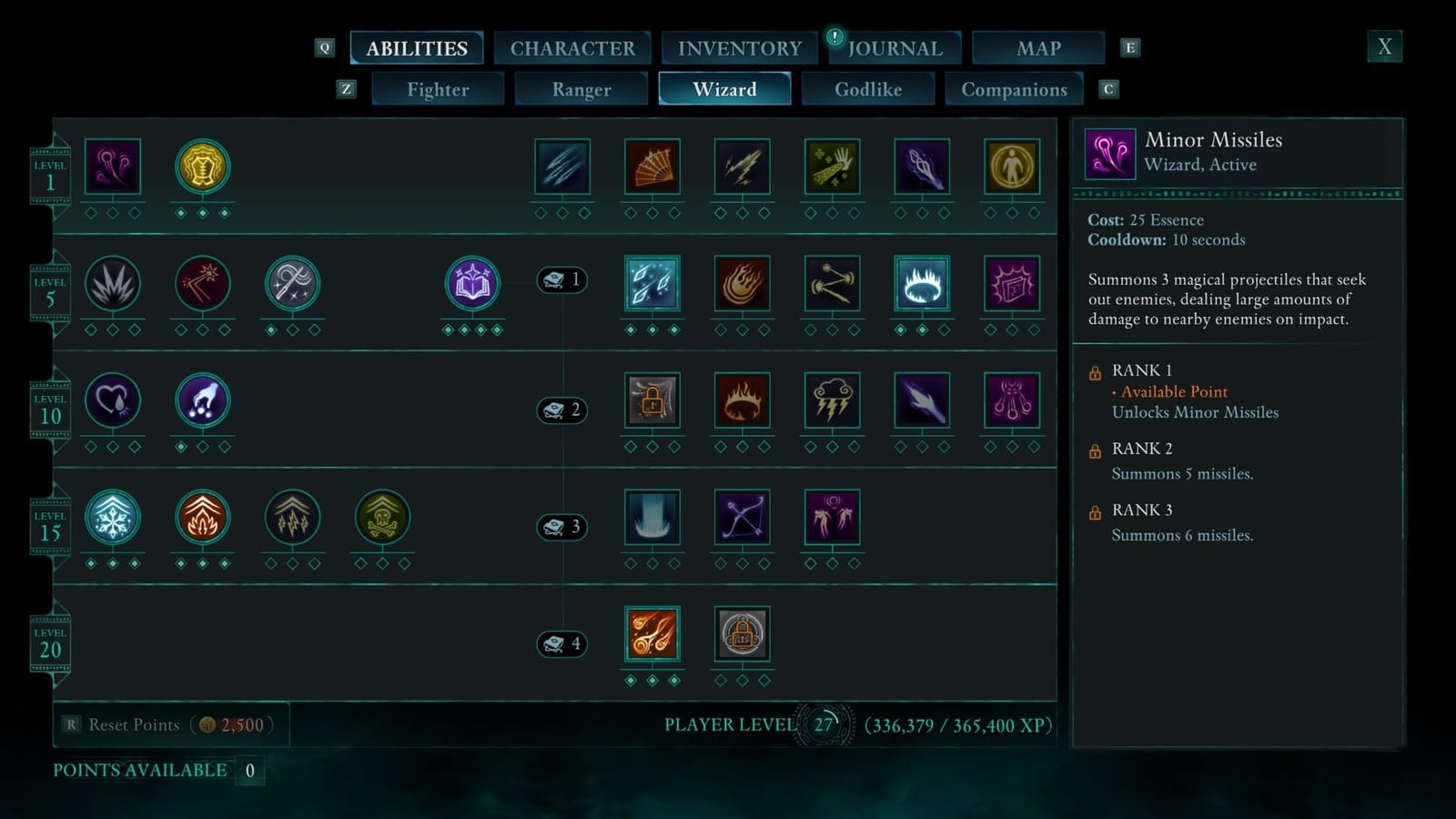This screenshot has height=819, width=1456.
Task: Click the skull-and-crossbones ability at Level 15
Action: coord(382,517)
